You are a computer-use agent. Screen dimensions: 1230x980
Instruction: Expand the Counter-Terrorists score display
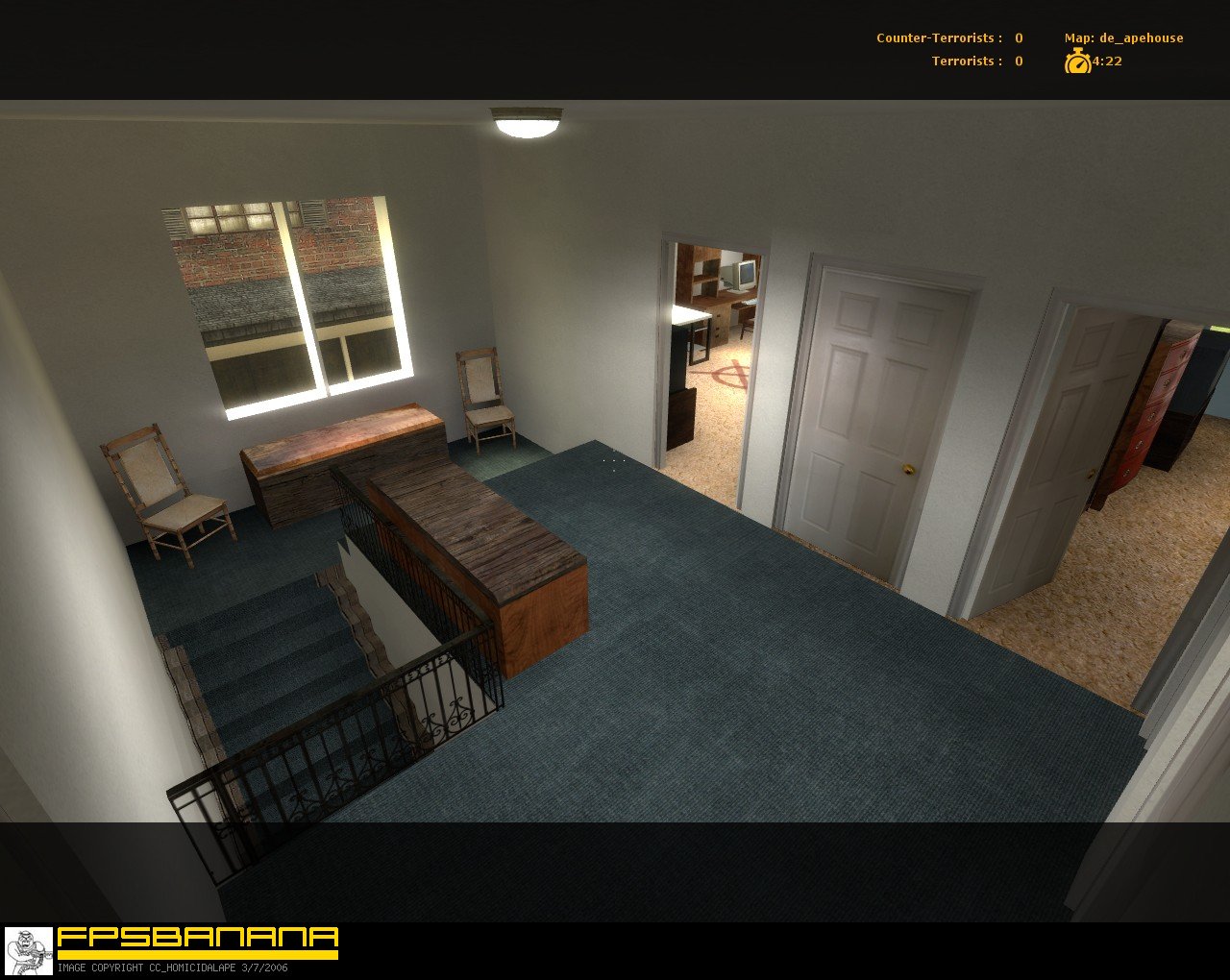(947, 37)
